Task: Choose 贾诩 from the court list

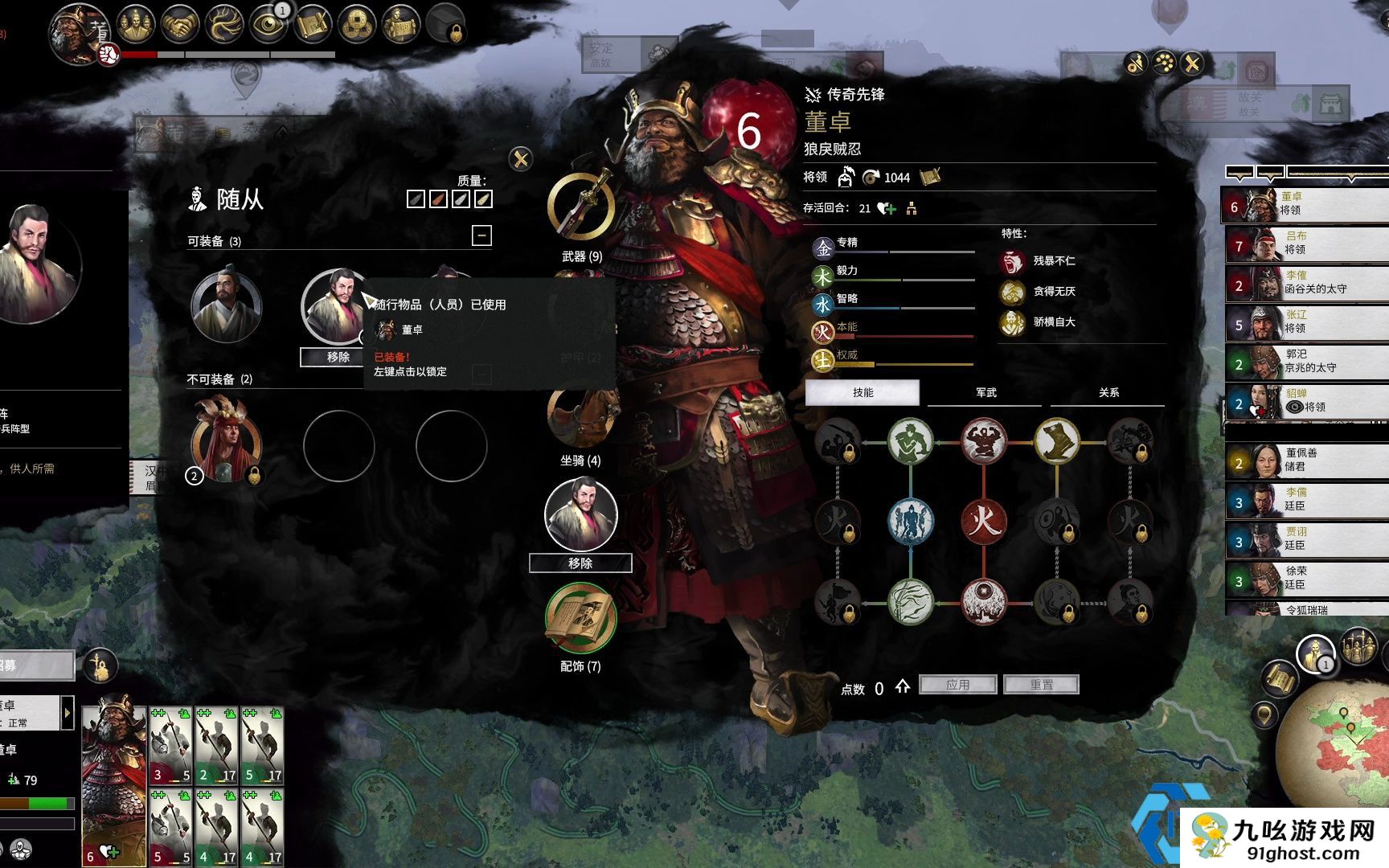Action: pyautogui.click(x=1306, y=539)
